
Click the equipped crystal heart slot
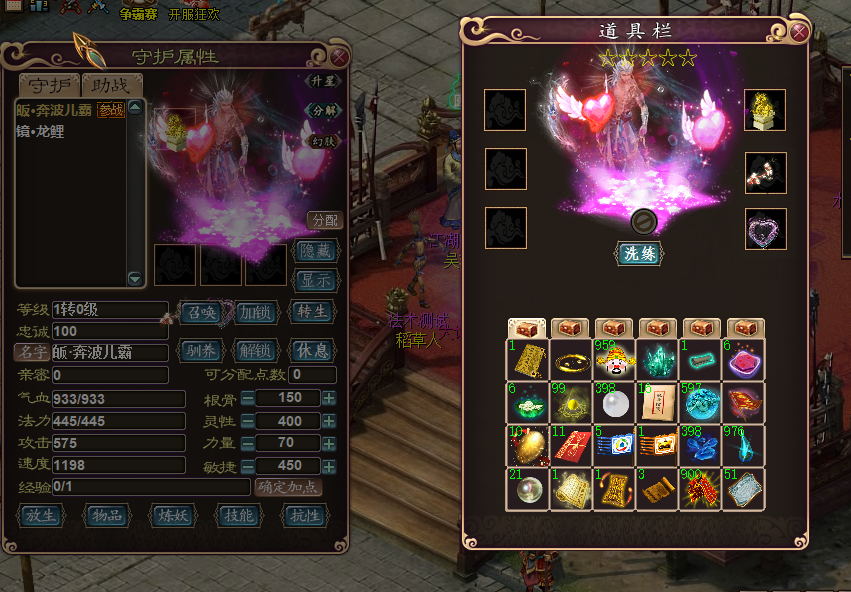765,228
